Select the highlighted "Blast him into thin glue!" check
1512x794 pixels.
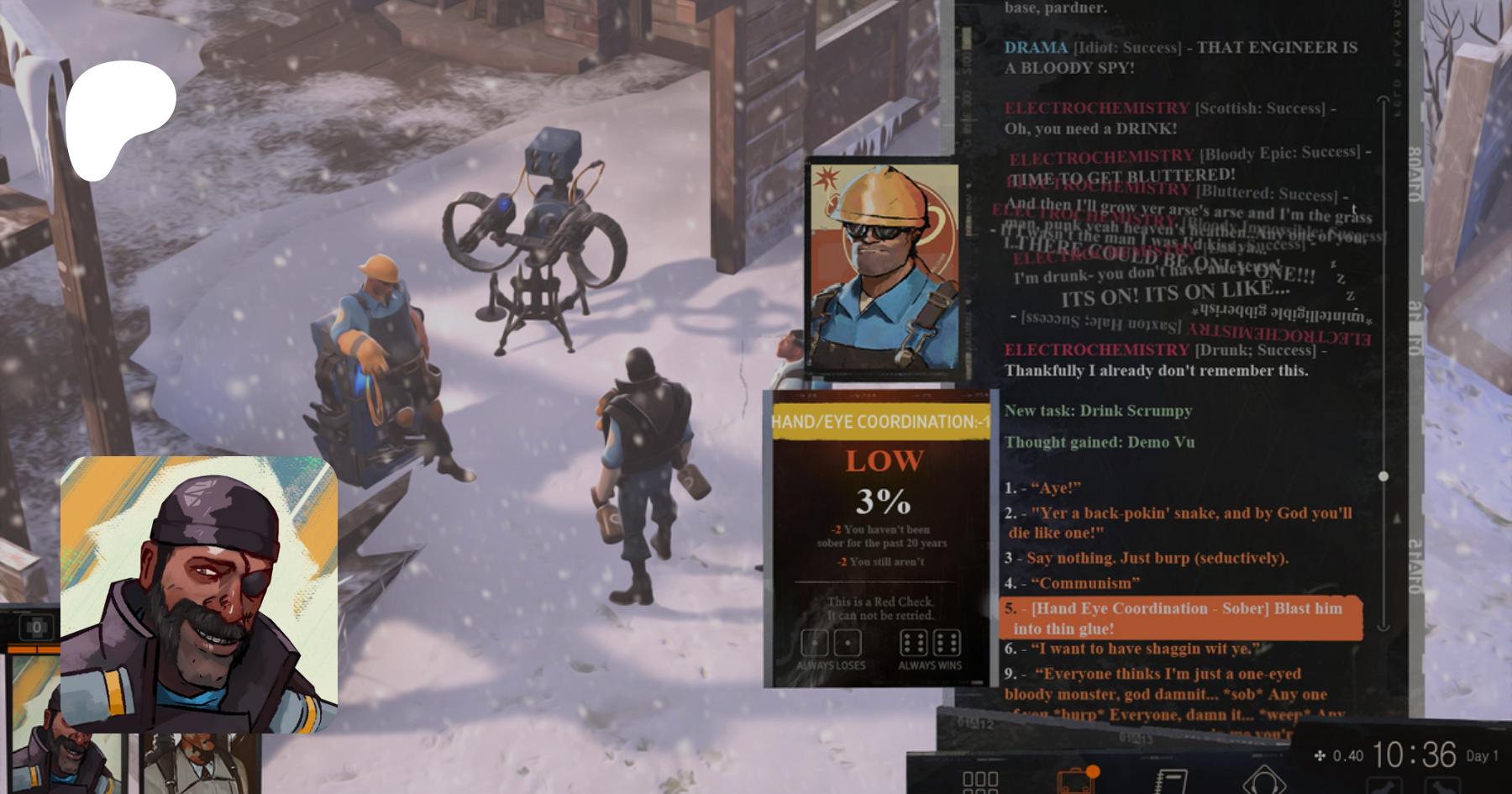tap(1180, 618)
